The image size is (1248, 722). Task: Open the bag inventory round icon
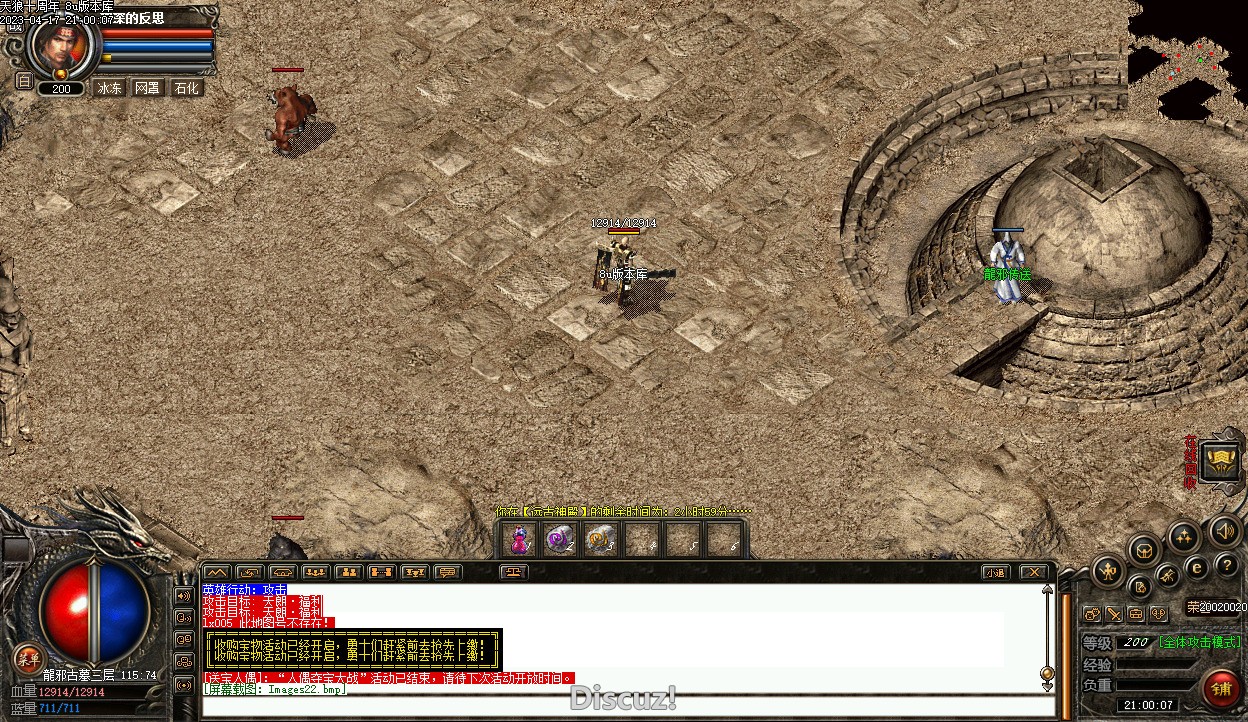1142,549
